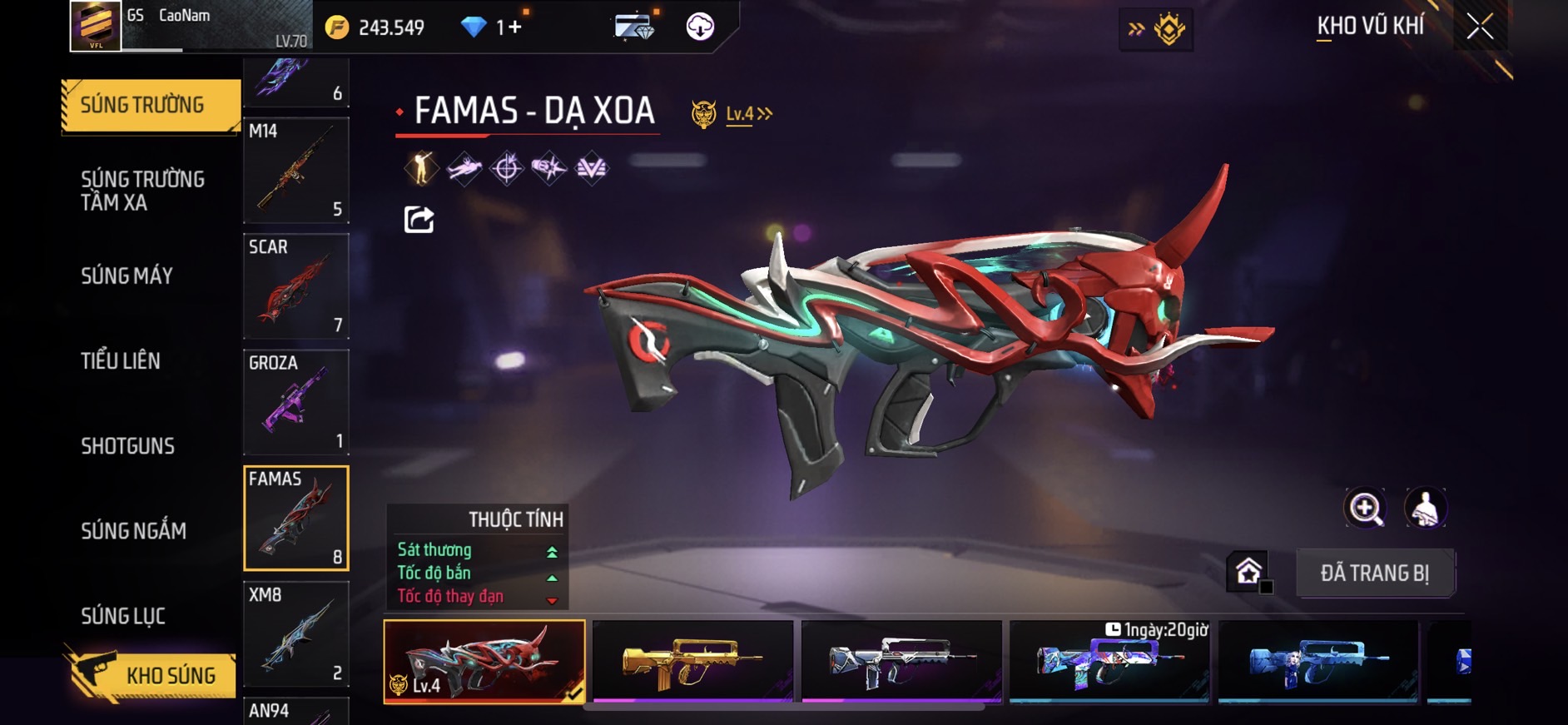
Task: Preview the skin on character icon
Action: click(x=1426, y=508)
